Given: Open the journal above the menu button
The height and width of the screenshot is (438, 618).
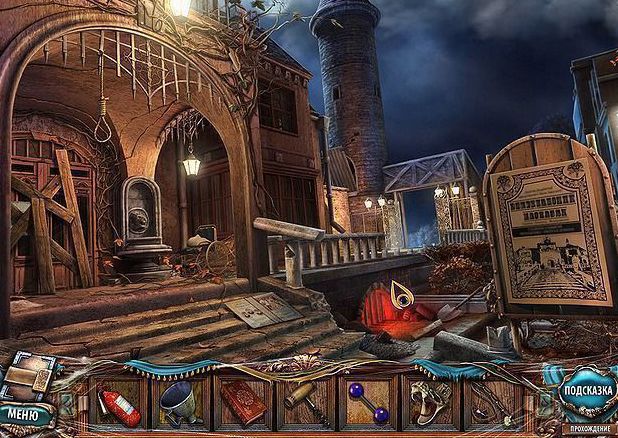Looking at the screenshot, I should click(27, 376).
